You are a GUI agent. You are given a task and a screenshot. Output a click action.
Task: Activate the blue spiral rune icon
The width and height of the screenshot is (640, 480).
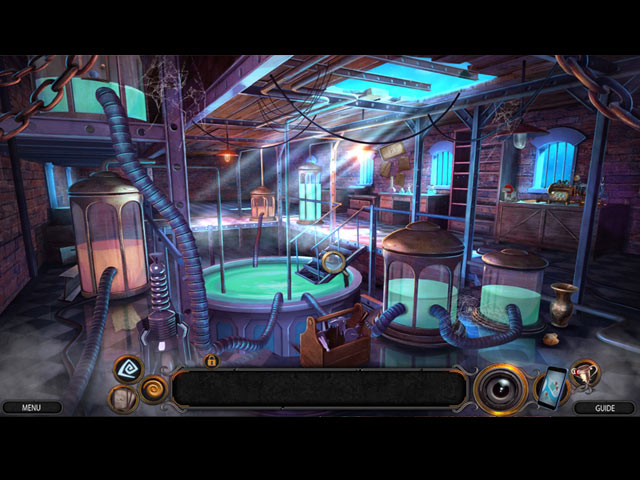[x=128, y=370]
